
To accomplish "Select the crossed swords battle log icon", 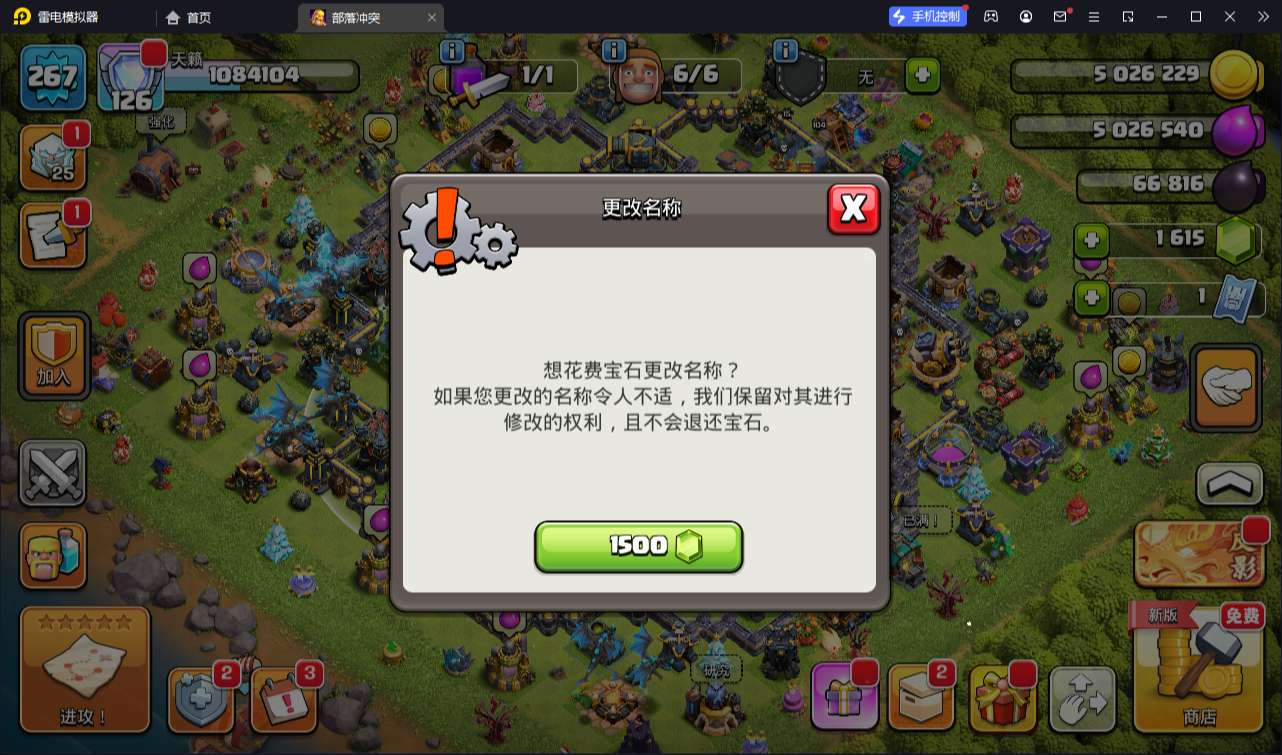I will point(52,472).
